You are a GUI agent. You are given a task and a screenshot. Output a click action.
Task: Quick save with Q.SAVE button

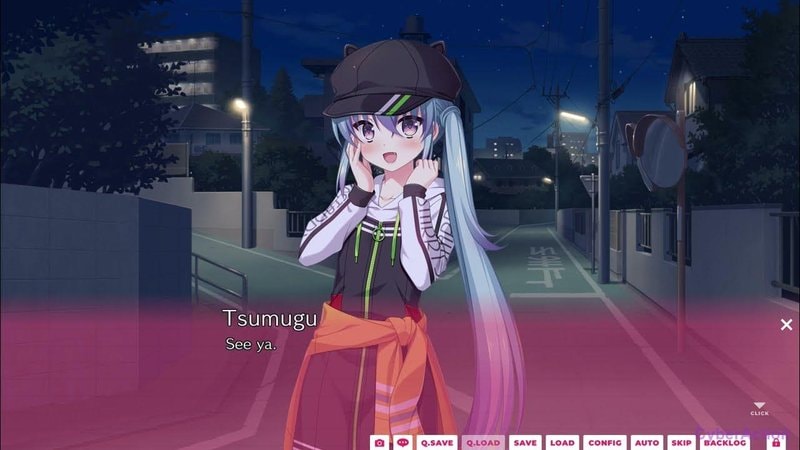437,442
